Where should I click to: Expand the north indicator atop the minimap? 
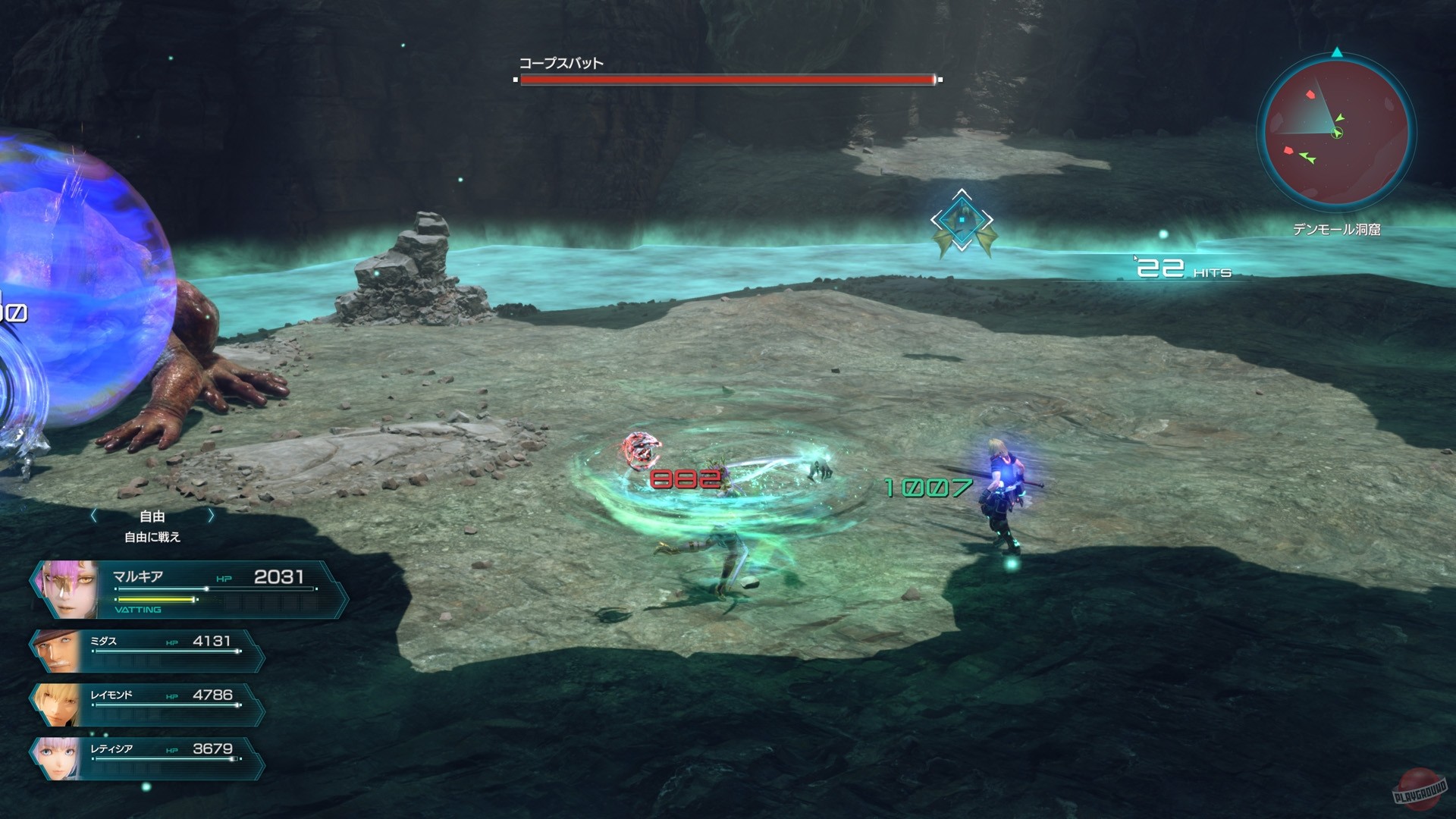tap(1336, 53)
